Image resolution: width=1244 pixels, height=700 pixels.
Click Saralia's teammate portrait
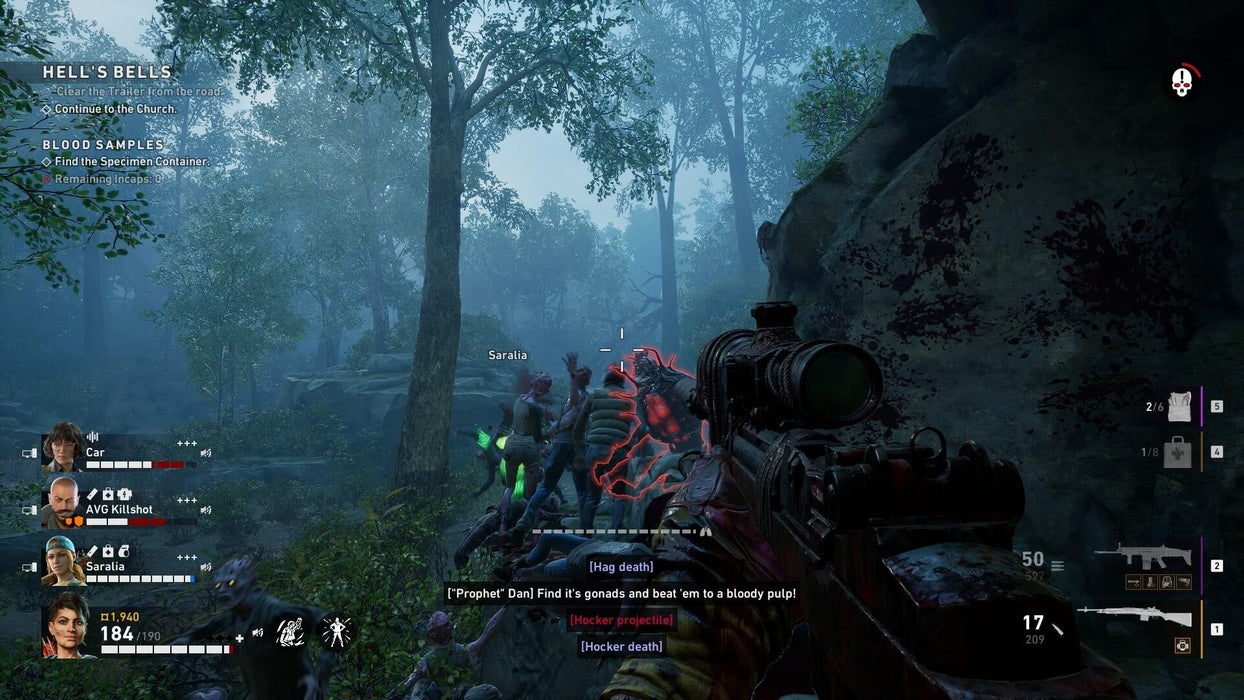[x=62, y=561]
